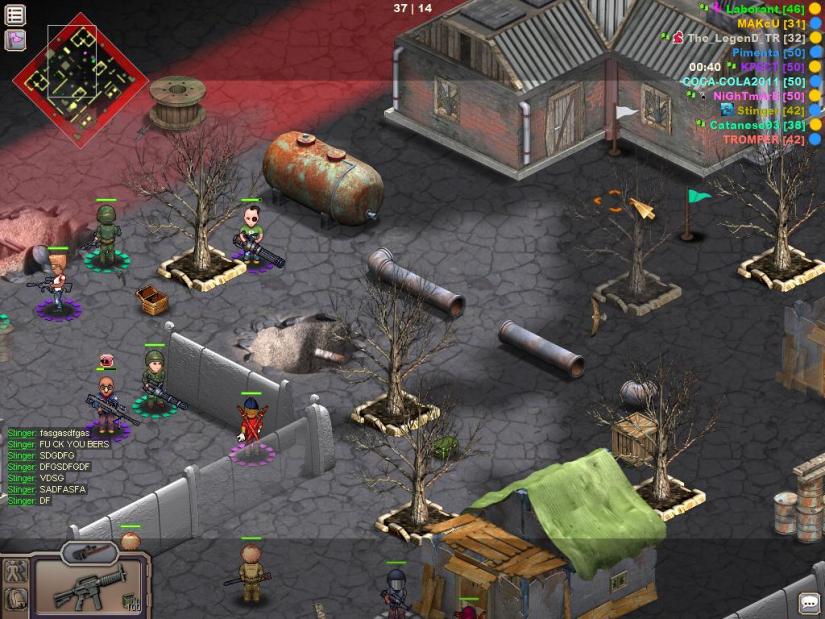Viewport: 825px width, 619px height.
Task: Click the diamond-shaped minimap
Action: coord(80,79)
